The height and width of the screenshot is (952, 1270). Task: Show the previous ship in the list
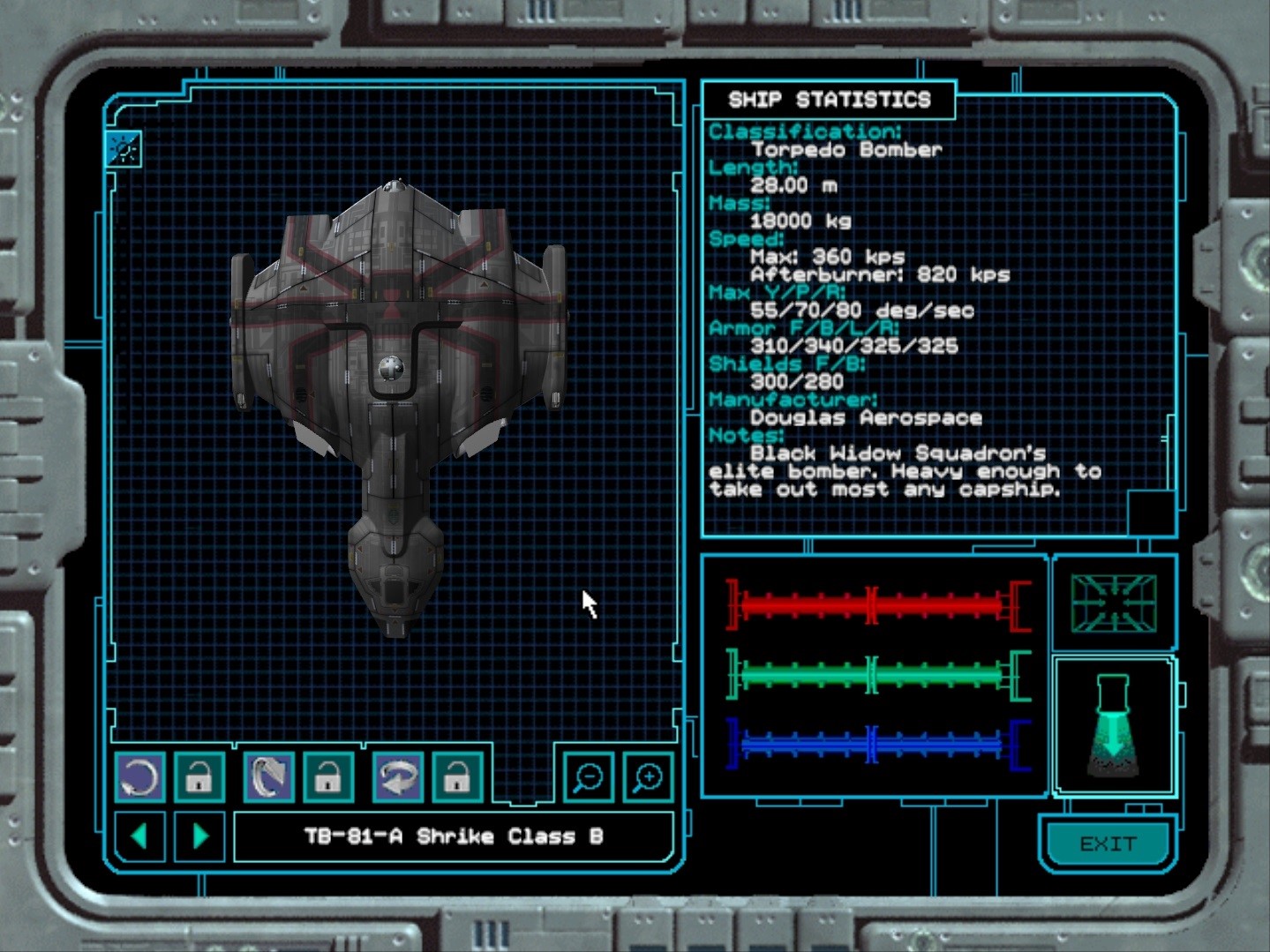pyautogui.click(x=139, y=836)
